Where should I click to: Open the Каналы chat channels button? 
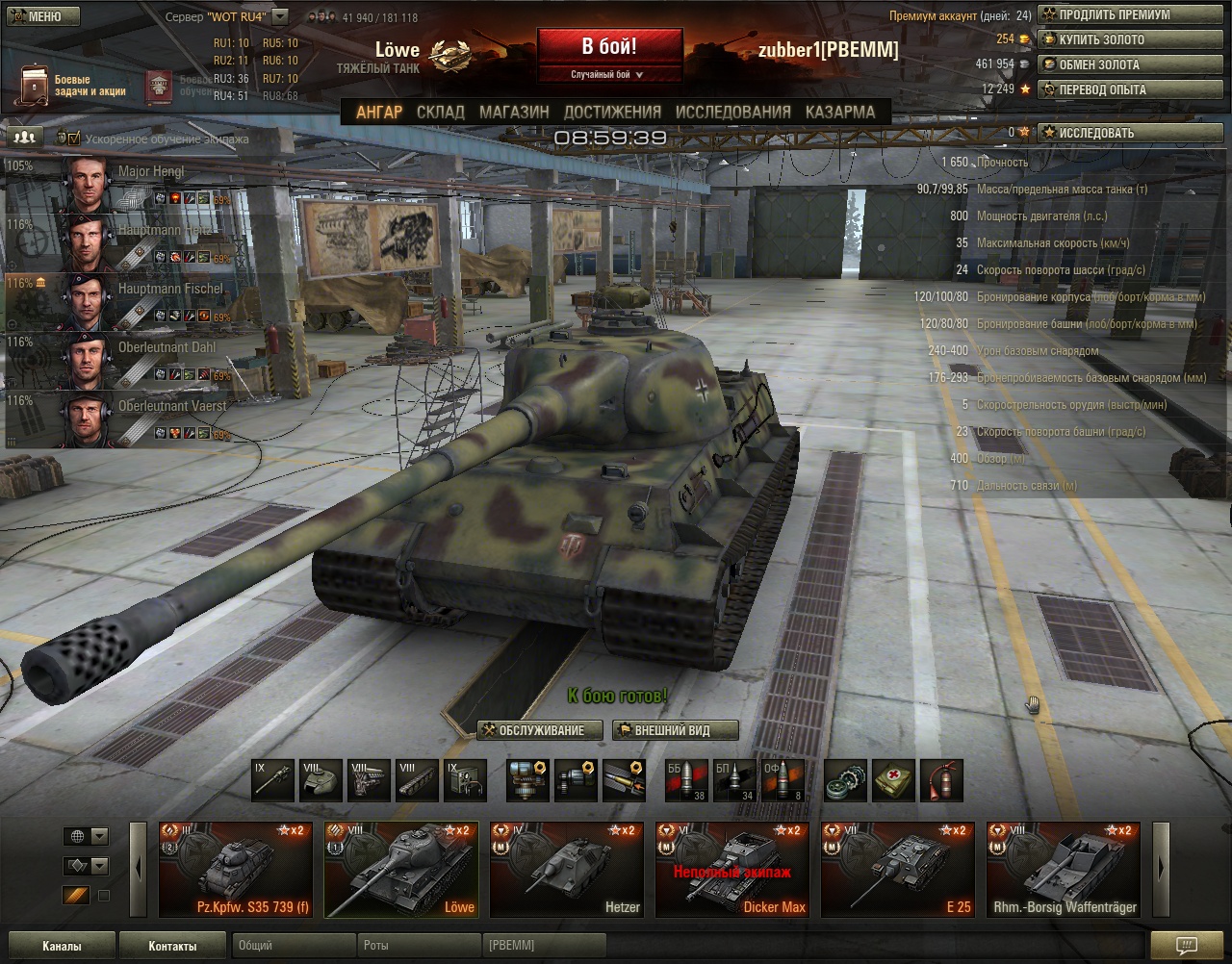click(x=62, y=946)
